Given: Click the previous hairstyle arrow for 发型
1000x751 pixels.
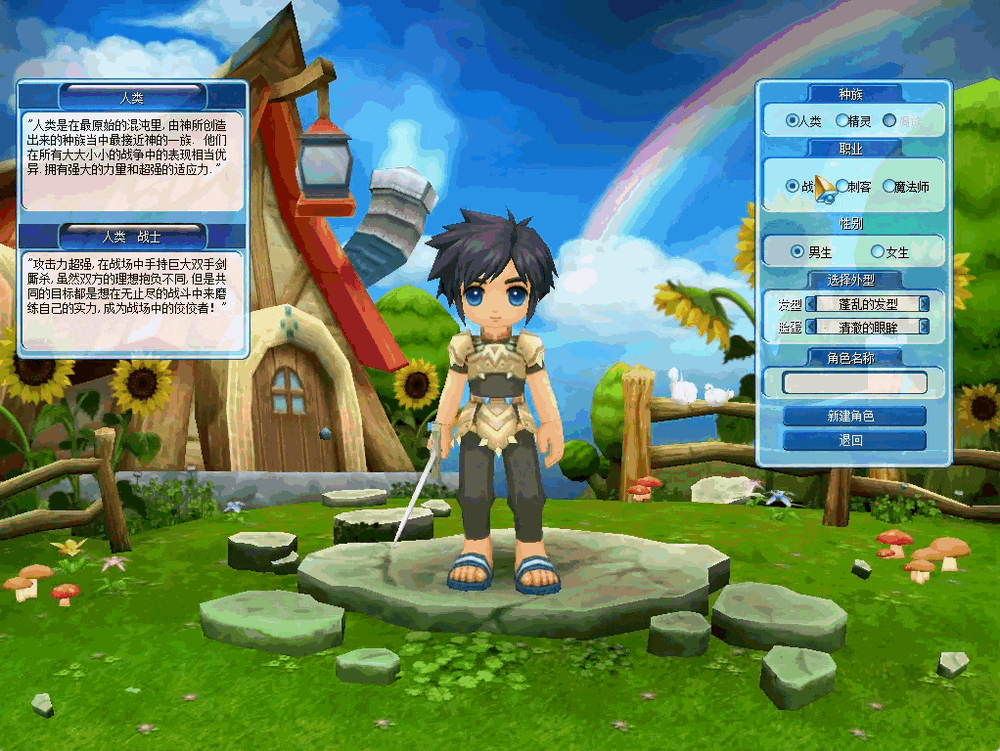Looking at the screenshot, I should pyautogui.click(x=812, y=303).
